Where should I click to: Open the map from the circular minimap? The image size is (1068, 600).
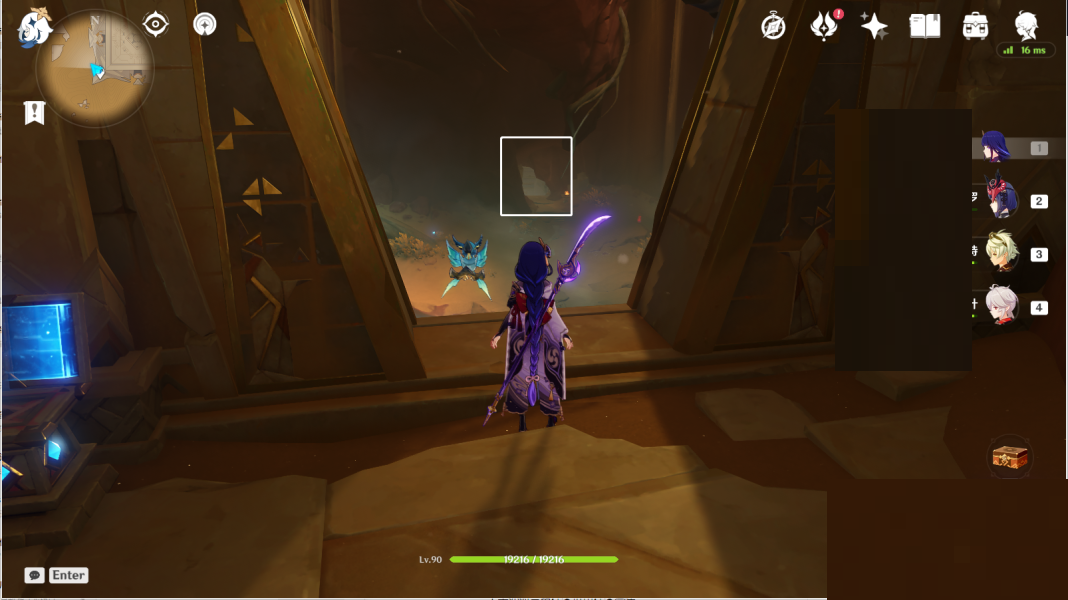point(95,68)
